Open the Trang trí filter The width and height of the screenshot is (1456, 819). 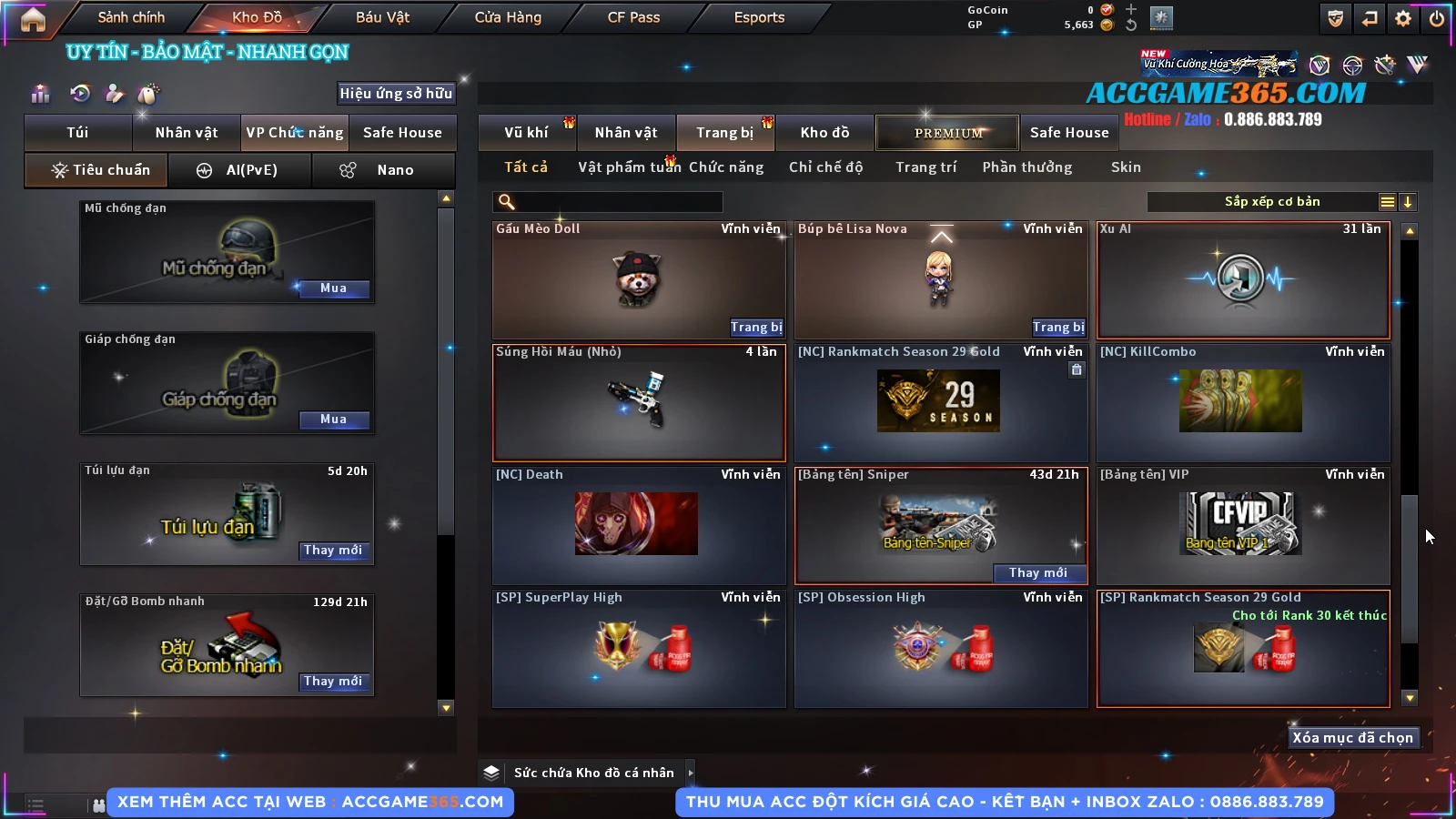click(925, 167)
